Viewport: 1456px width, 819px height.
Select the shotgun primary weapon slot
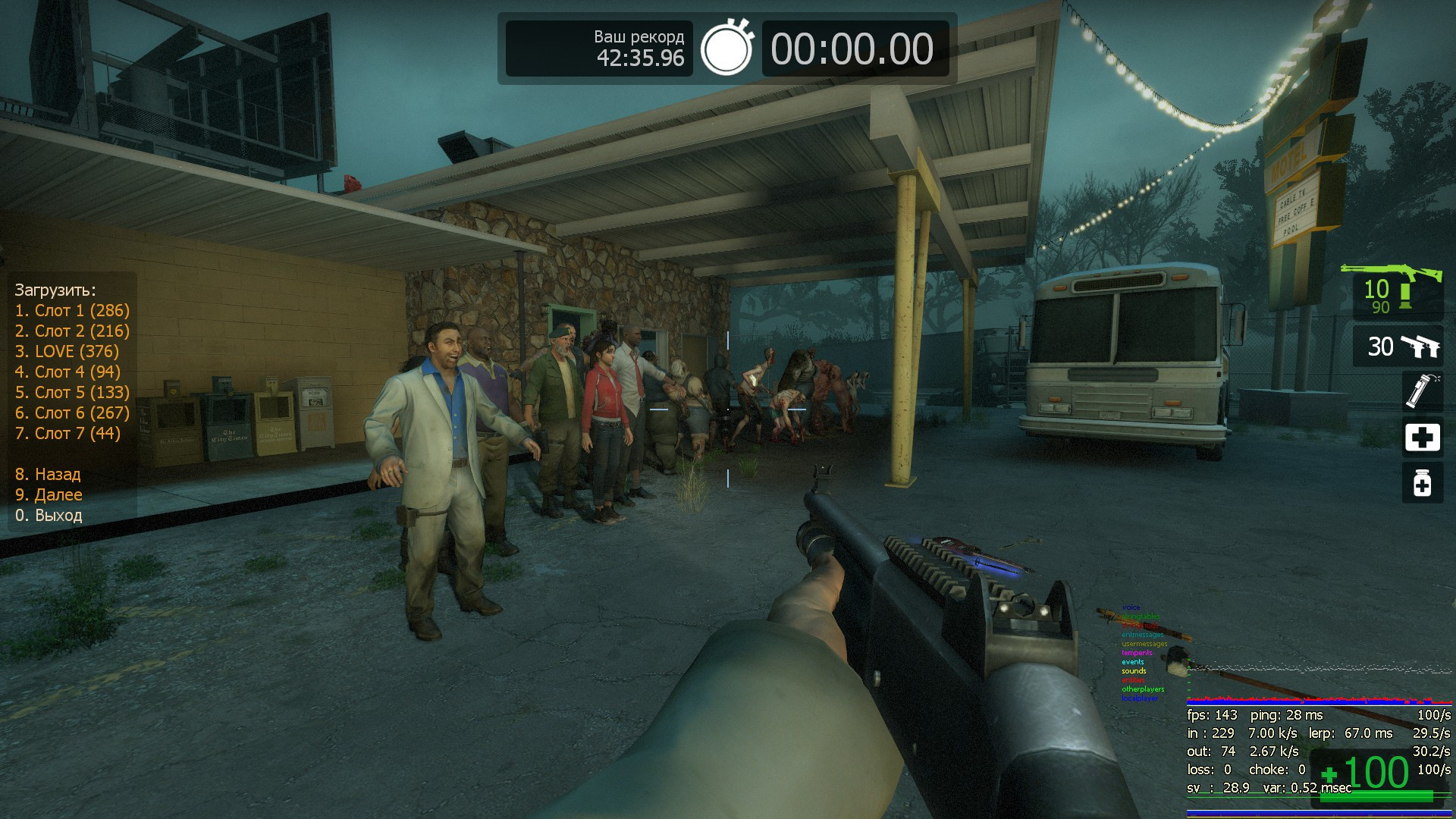click(x=1397, y=292)
